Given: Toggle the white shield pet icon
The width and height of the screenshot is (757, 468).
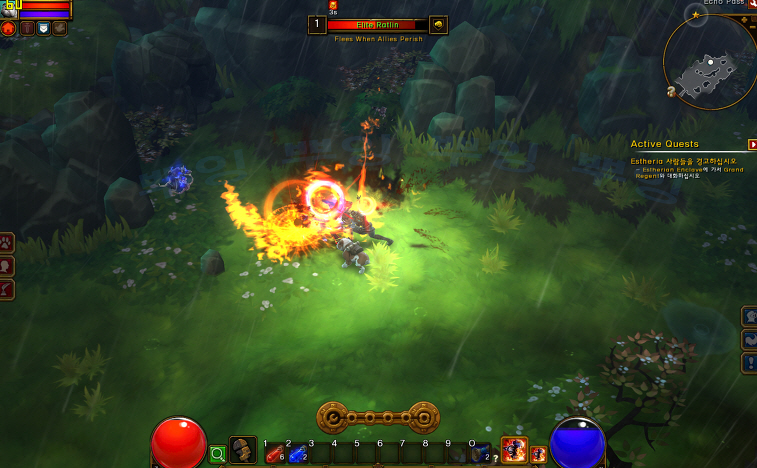Looking at the screenshot, I should click(x=43, y=28).
